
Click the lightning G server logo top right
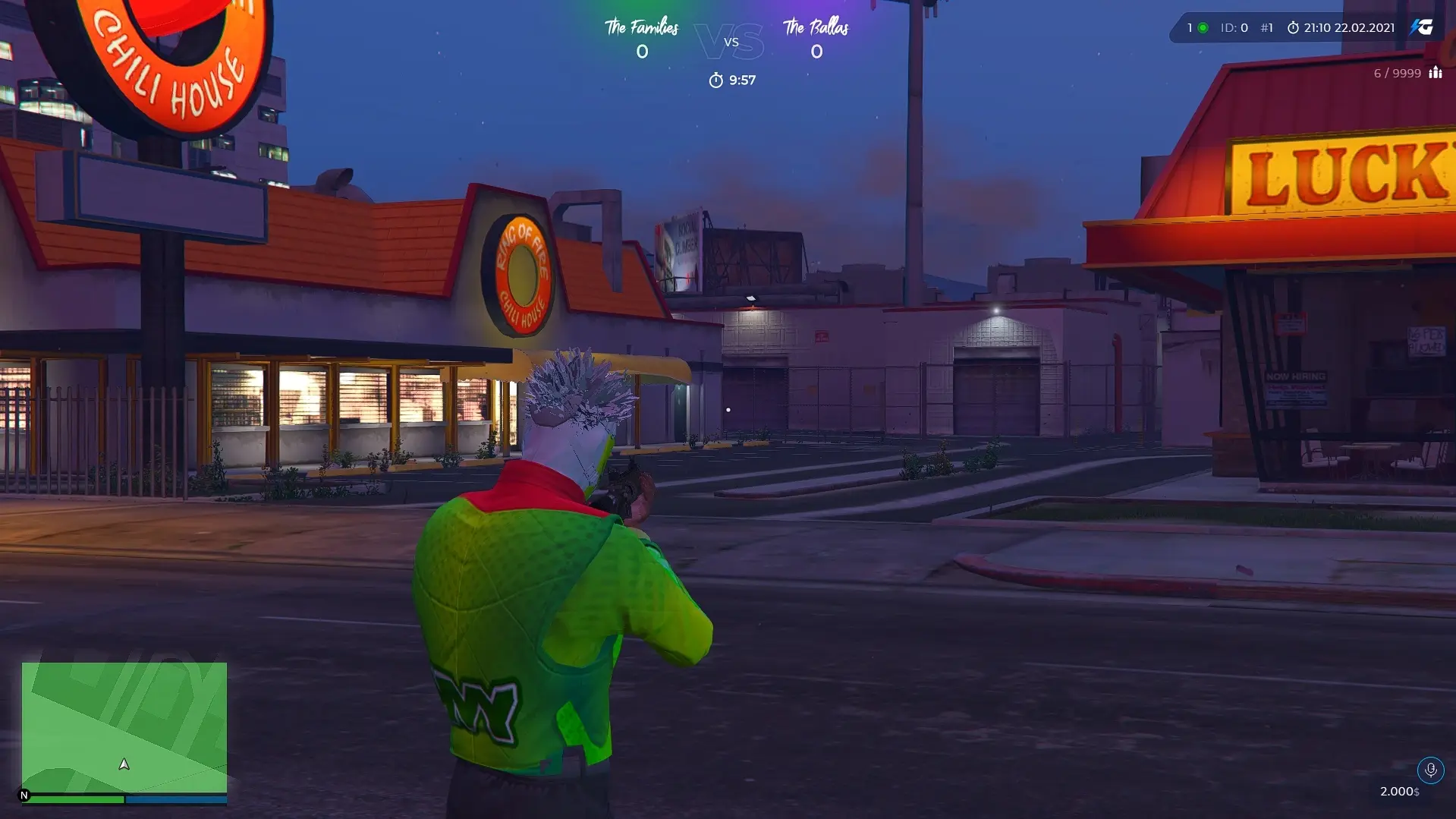(1423, 28)
